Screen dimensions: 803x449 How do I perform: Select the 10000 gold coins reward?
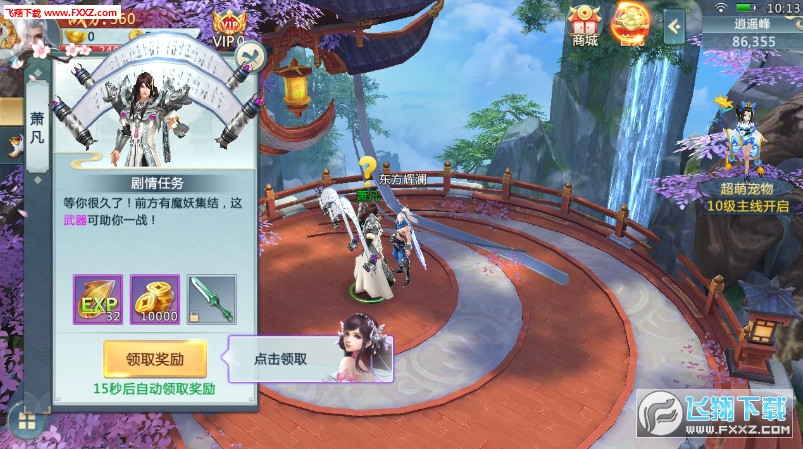coord(155,299)
